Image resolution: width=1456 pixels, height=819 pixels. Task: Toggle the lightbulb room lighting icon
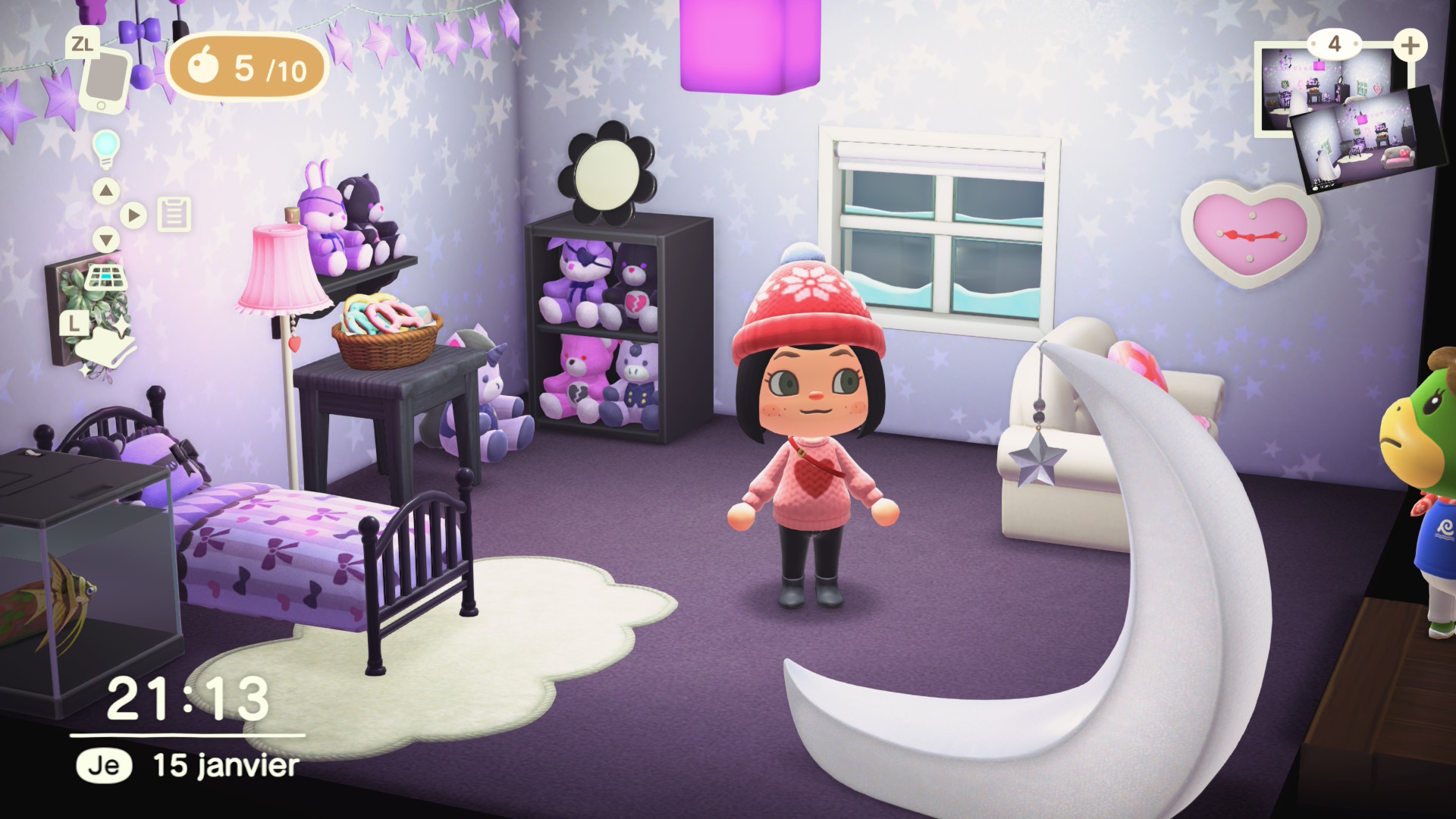point(106,148)
